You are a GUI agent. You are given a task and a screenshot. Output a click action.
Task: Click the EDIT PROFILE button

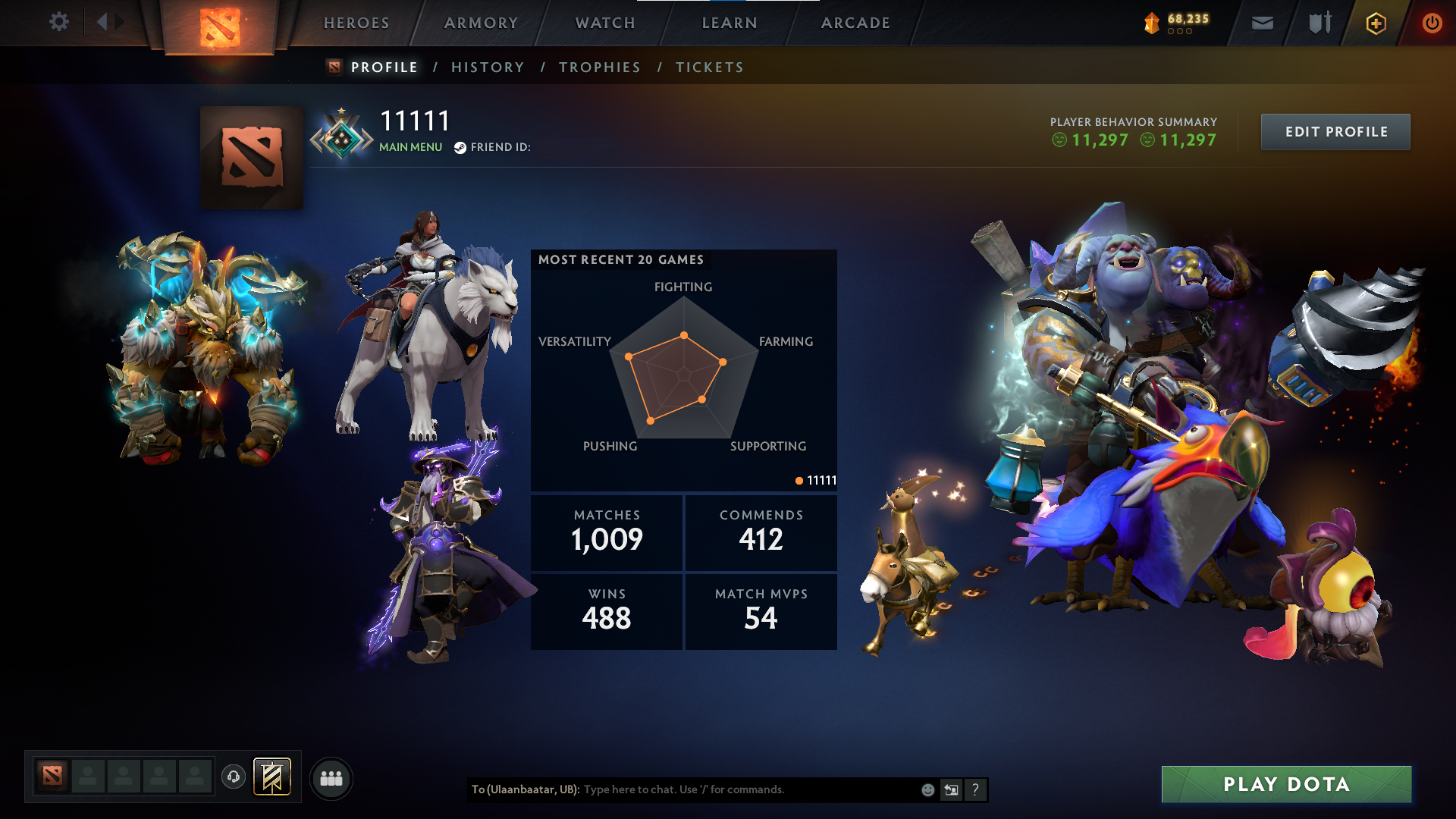click(x=1335, y=131)
